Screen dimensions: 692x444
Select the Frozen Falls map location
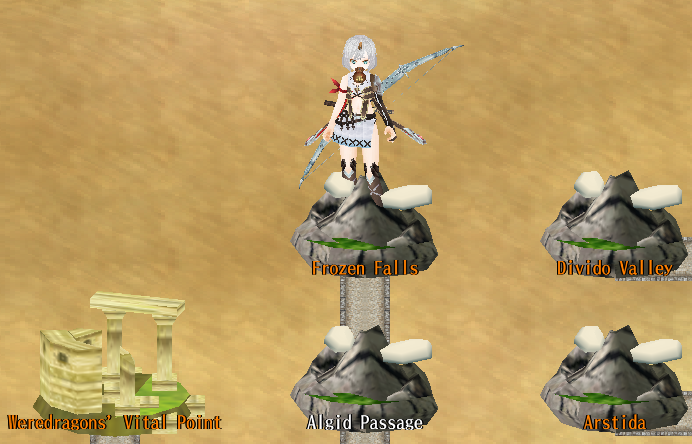pyautogui.click(x=364, y=228)
